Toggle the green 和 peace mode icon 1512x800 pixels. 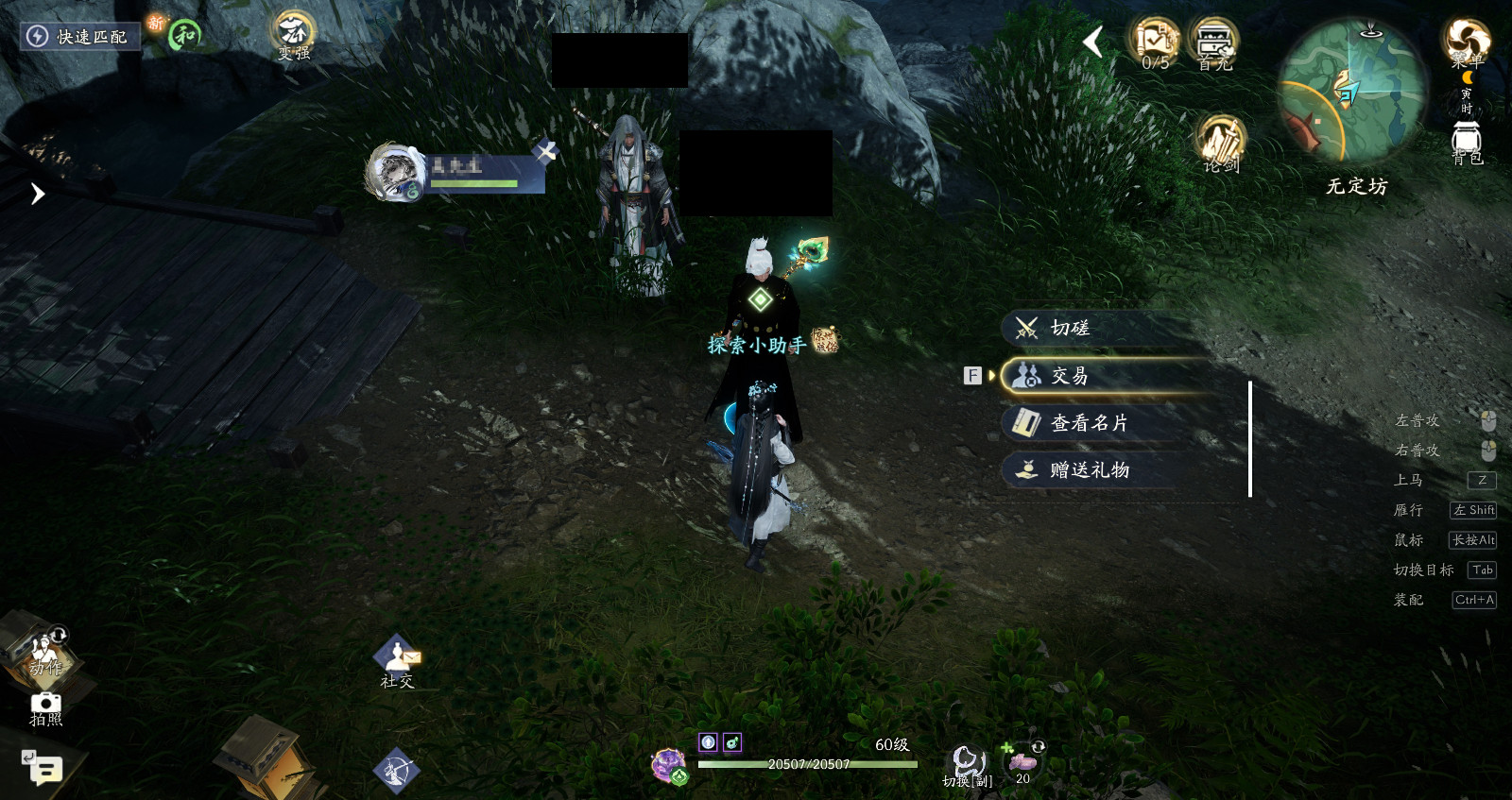click(184, 36)
